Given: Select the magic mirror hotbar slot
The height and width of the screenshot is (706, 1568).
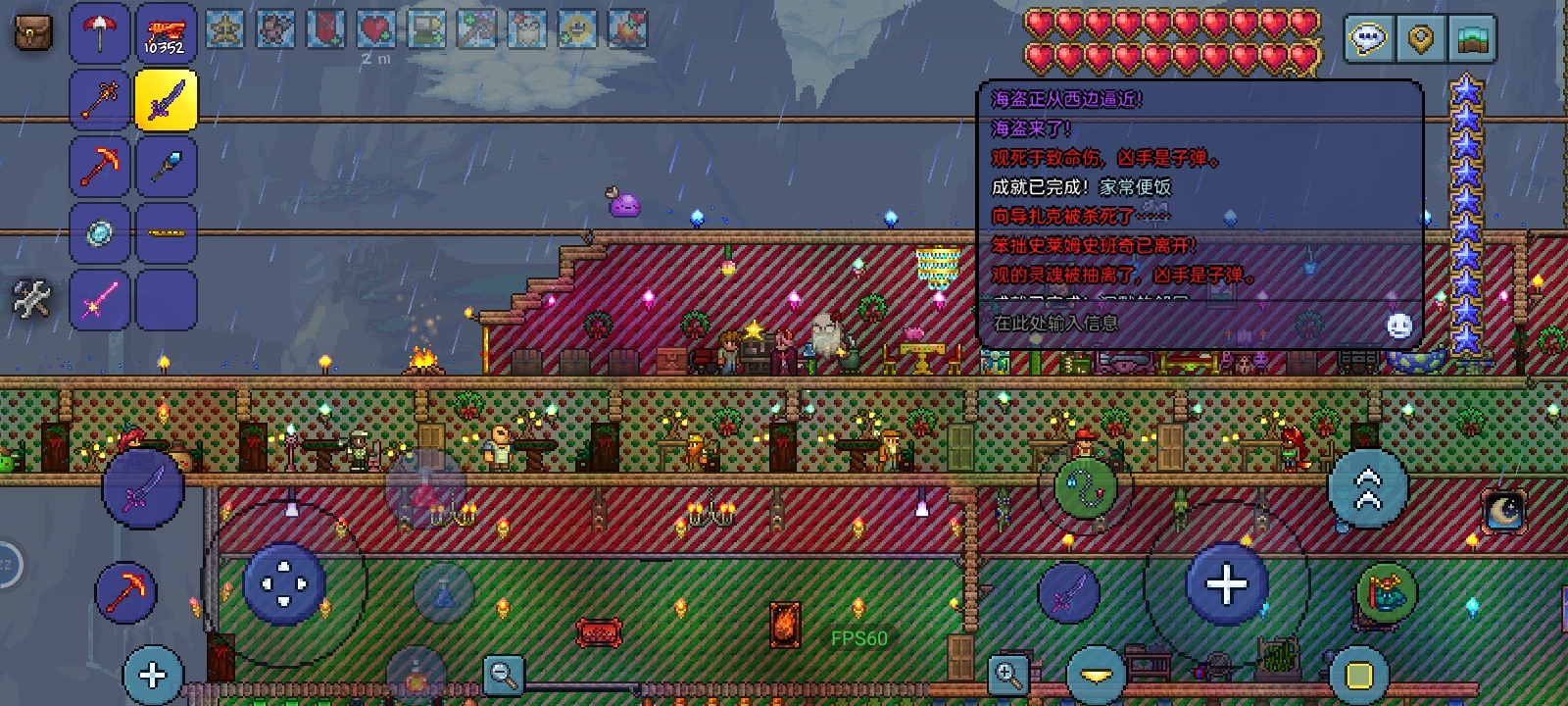Looking at the screenshot, I should [100, 232].
